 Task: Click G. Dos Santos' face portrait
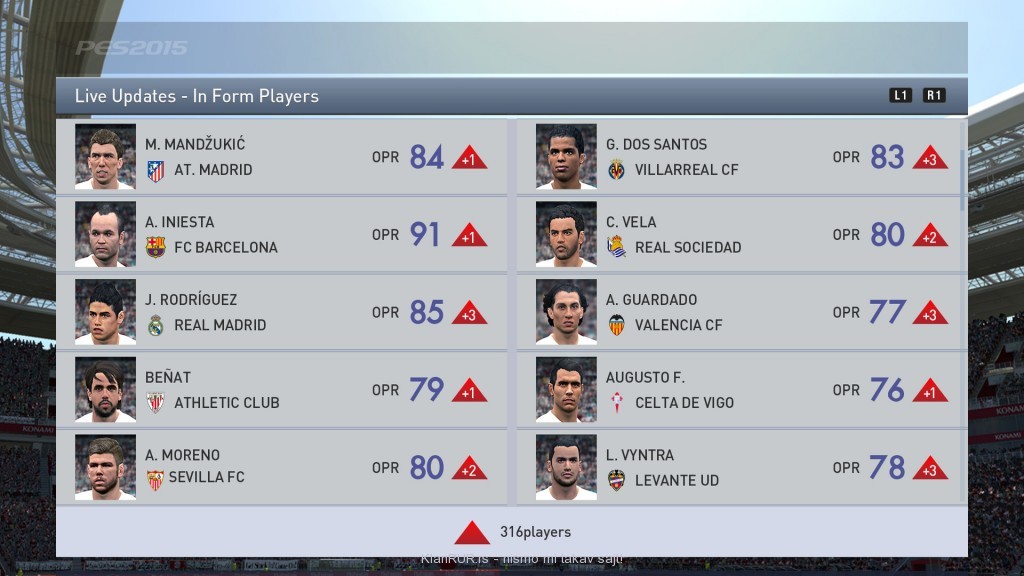click(x=566, y=157)
